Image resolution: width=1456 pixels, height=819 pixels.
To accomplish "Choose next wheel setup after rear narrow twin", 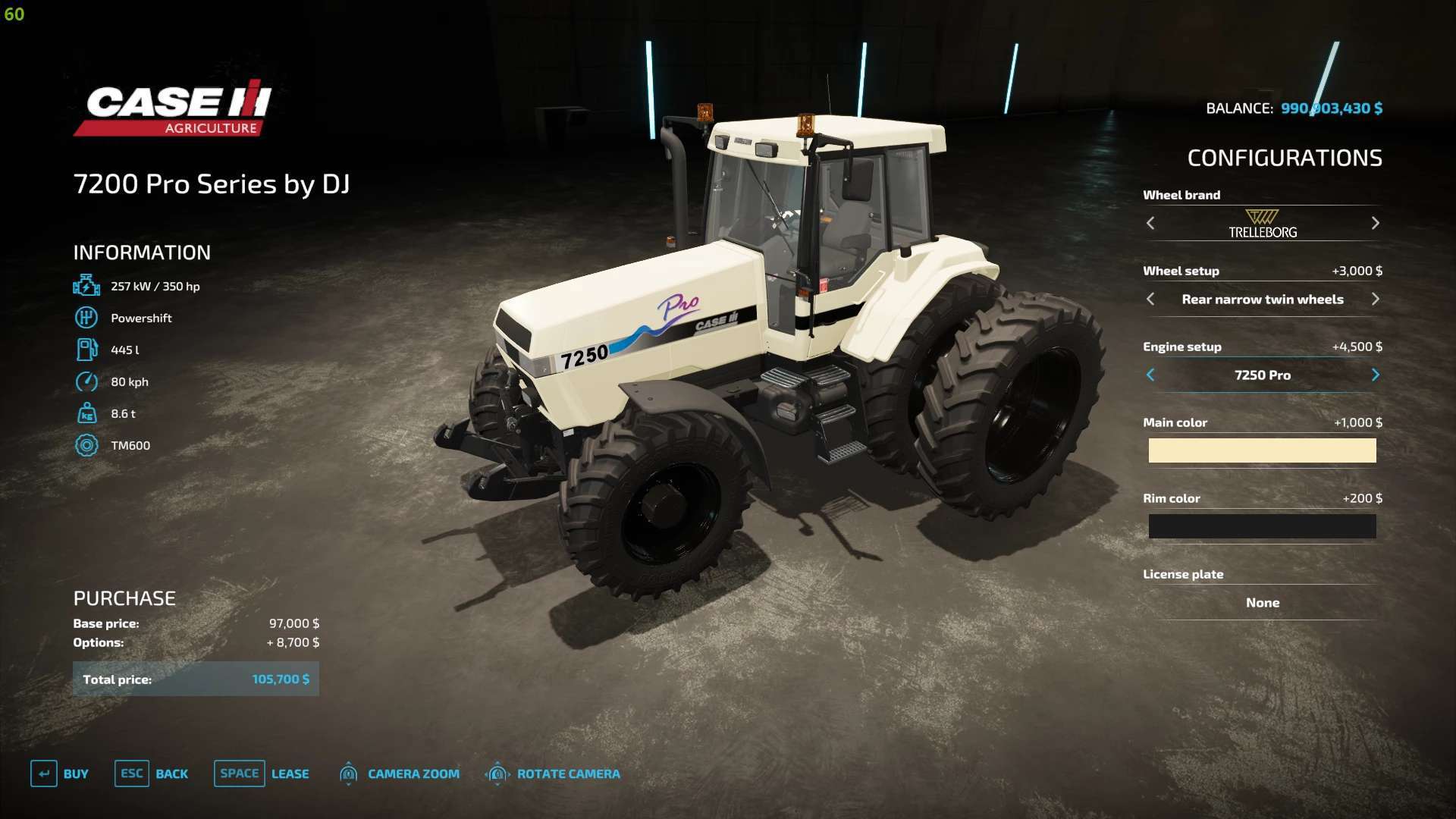I will coord(1375,299).
